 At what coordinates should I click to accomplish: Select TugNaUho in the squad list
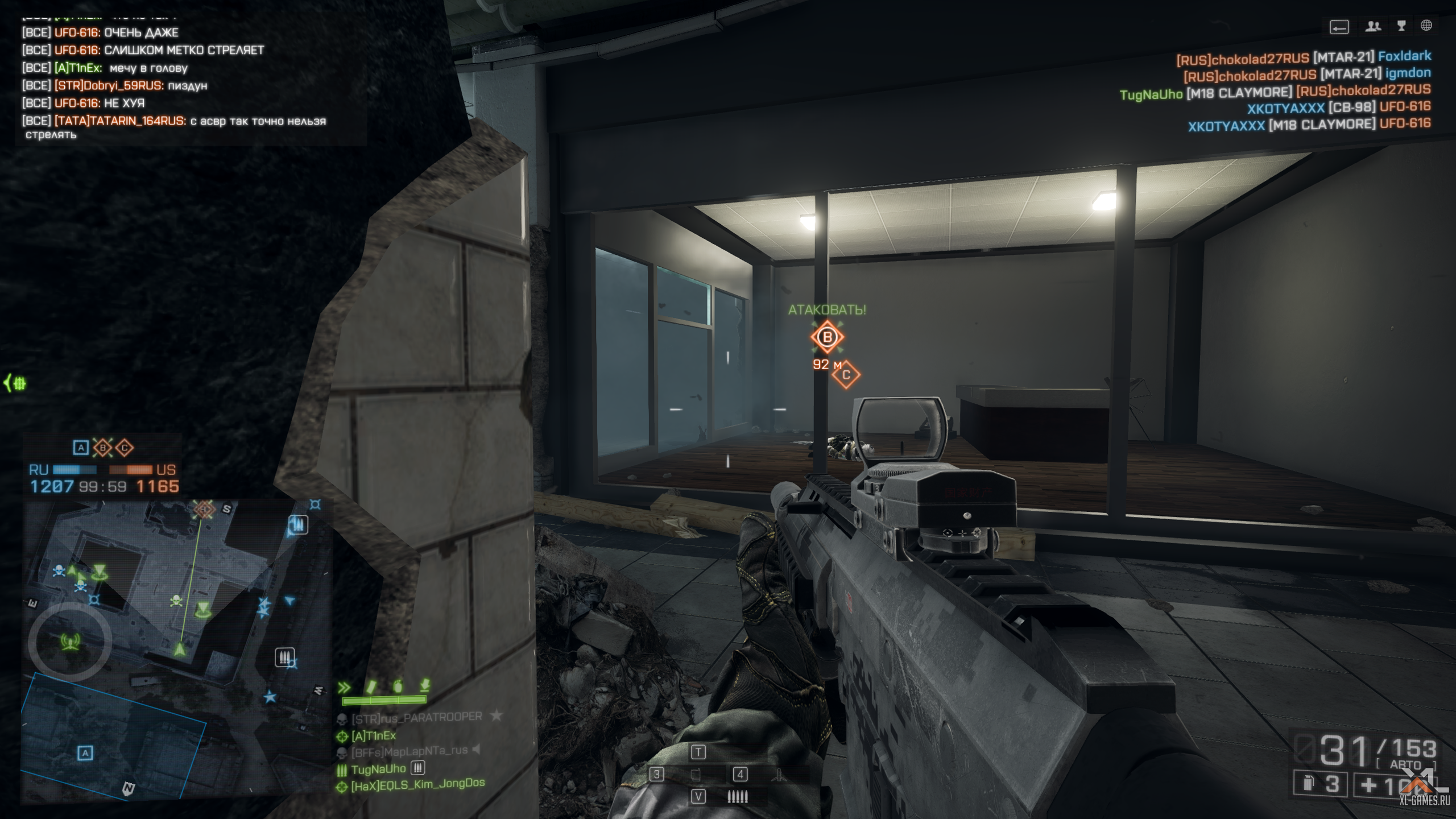(378, 769)
